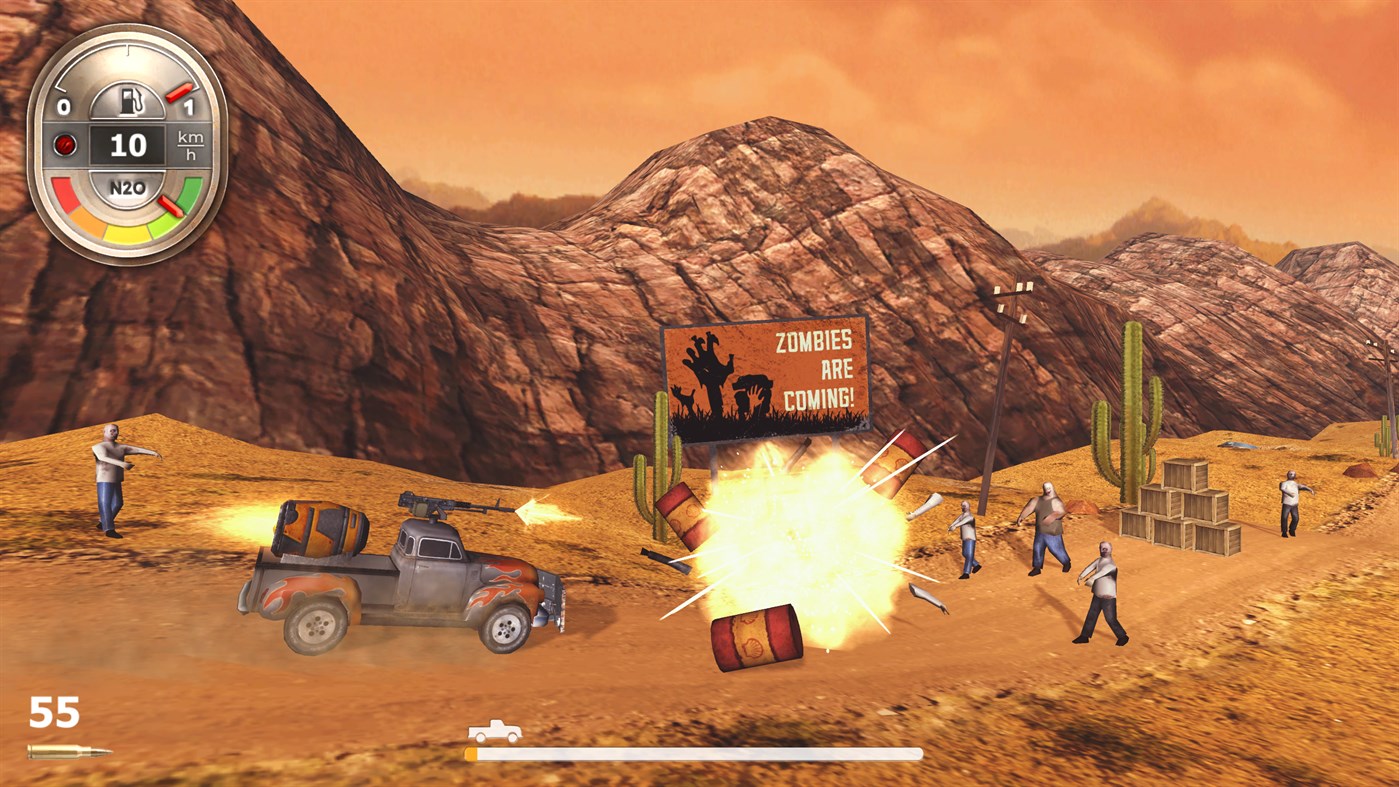The image size is (1399, 787).
Task: Toggle the N2O level needle
Action: [x=172, y=205]
